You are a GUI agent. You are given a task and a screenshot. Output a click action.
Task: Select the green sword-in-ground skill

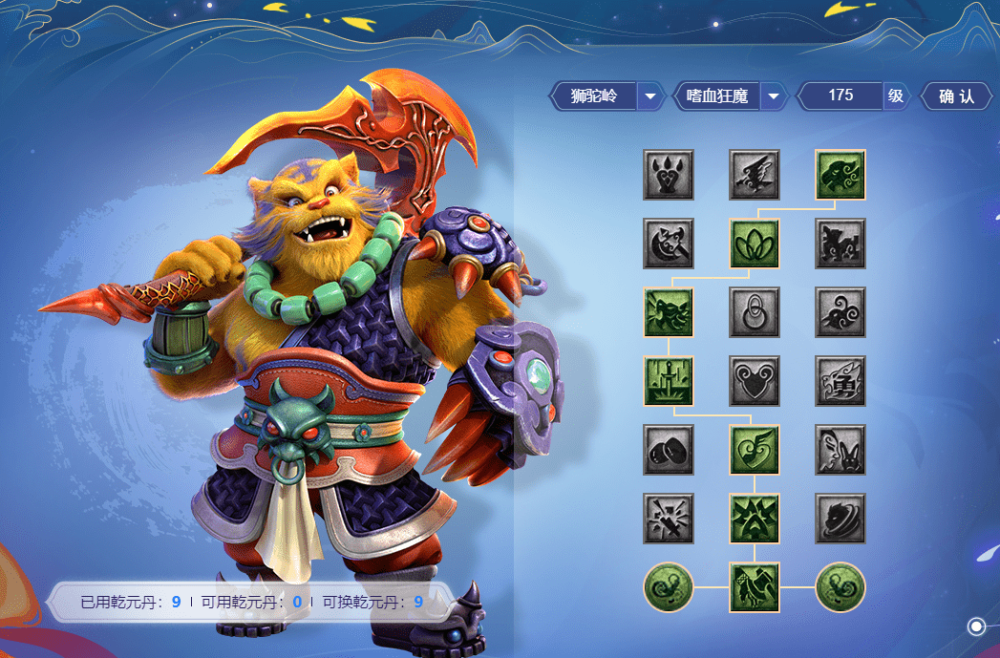click(668, 381)
